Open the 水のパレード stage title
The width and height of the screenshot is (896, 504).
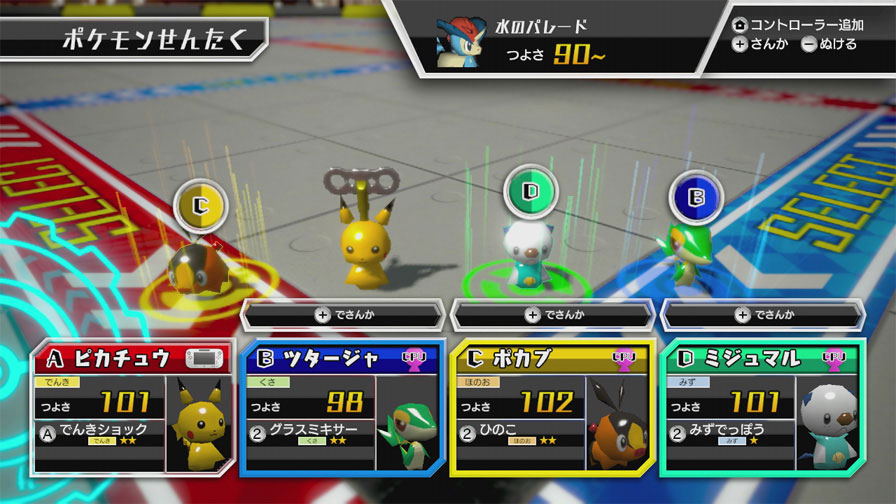point(550,26)
